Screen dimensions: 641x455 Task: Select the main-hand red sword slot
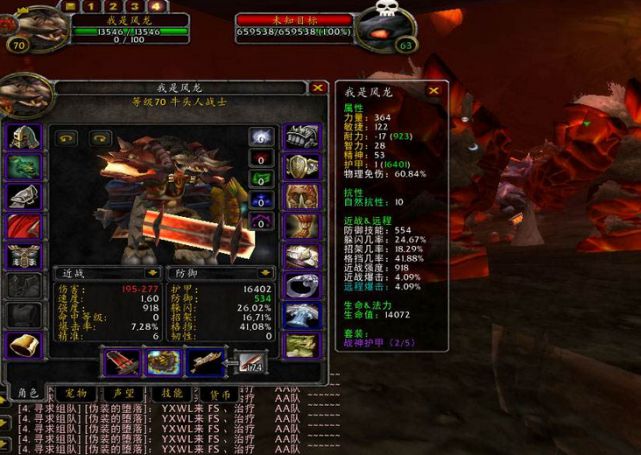coord(120,362)
